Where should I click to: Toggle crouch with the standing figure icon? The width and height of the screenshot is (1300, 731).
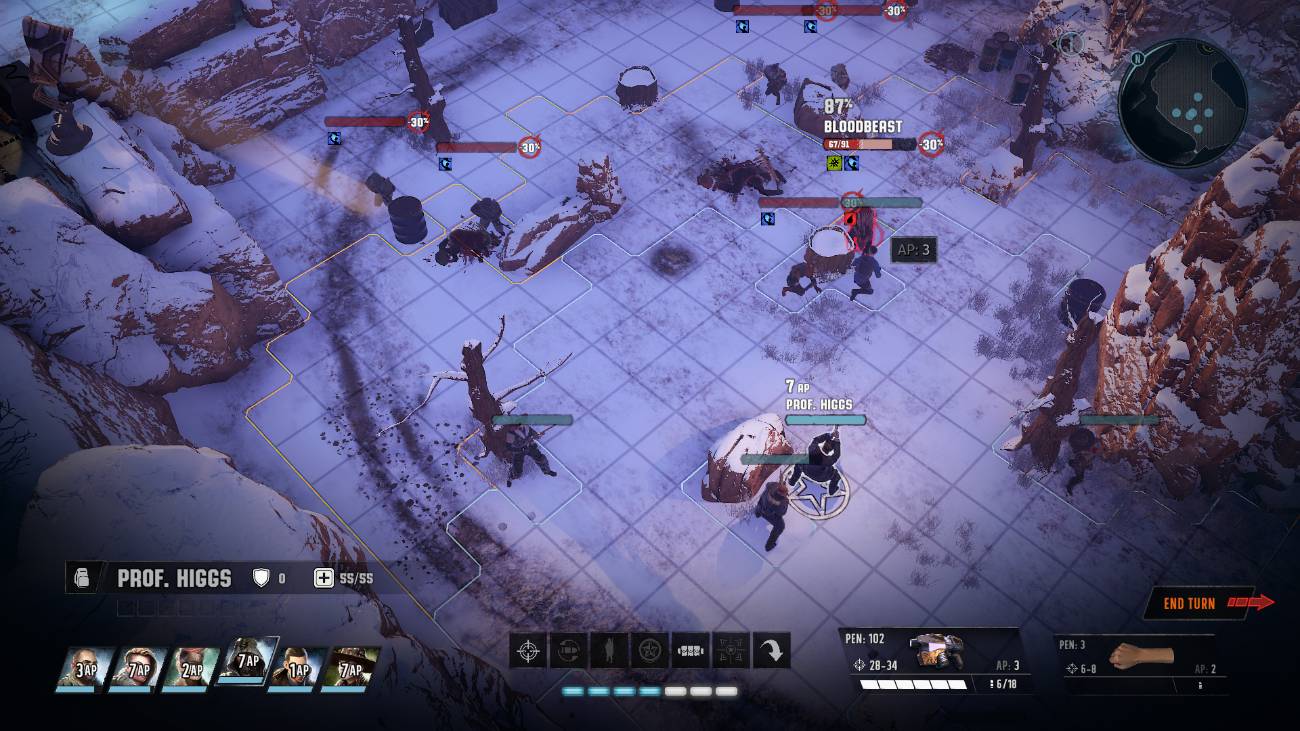click(609, 652)
